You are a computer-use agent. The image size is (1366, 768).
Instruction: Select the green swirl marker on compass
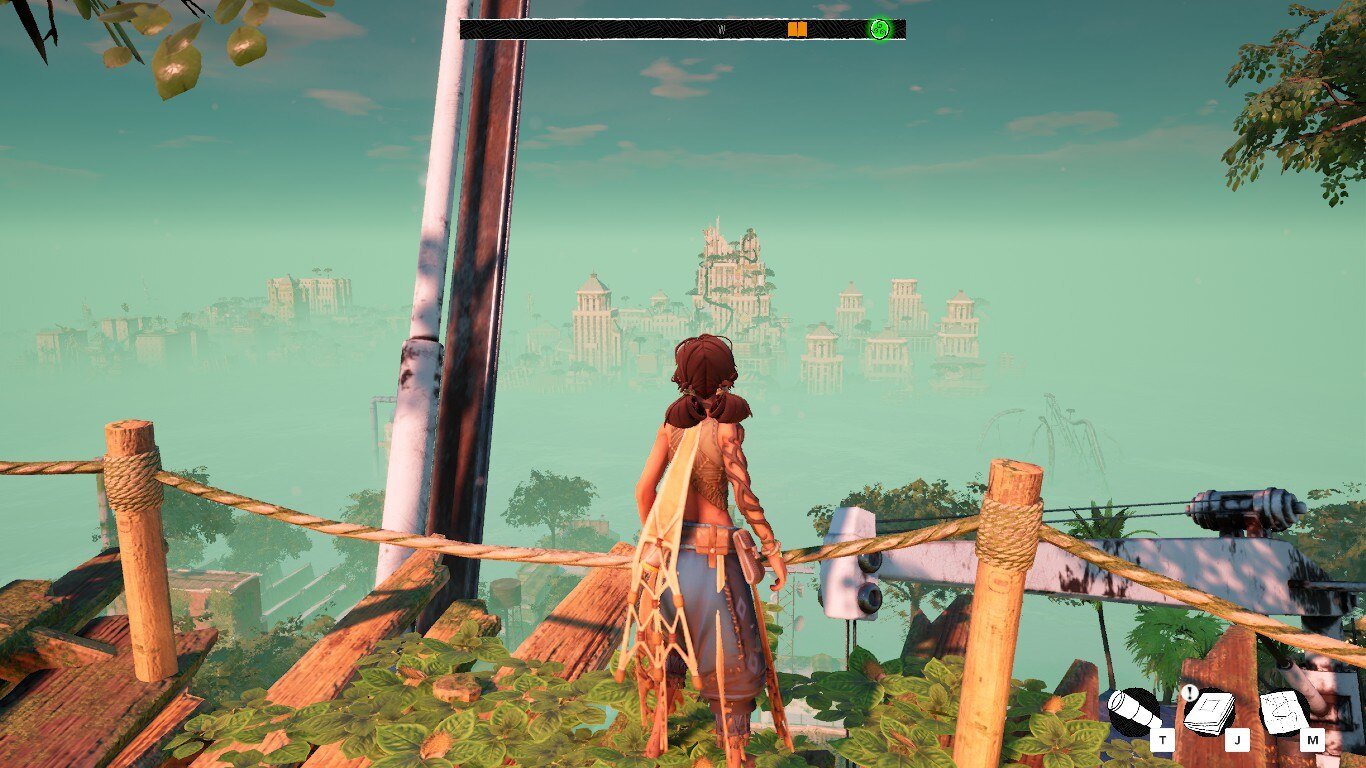pyautogui.click(x=879, y=29)
